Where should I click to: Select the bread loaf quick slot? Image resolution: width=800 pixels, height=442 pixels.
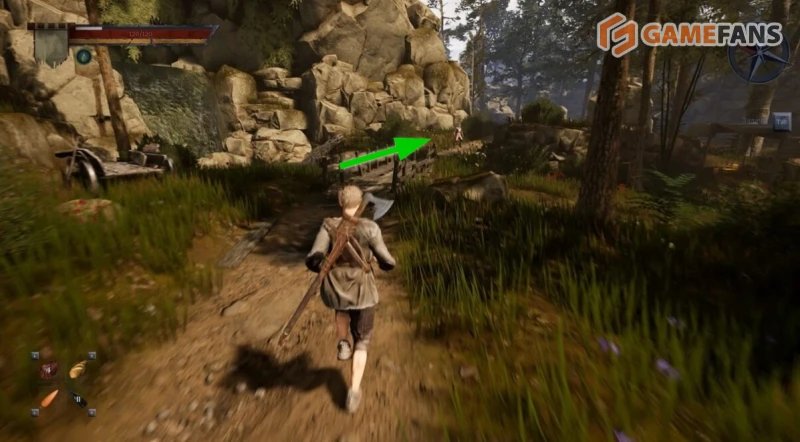(x=78, y=369)
